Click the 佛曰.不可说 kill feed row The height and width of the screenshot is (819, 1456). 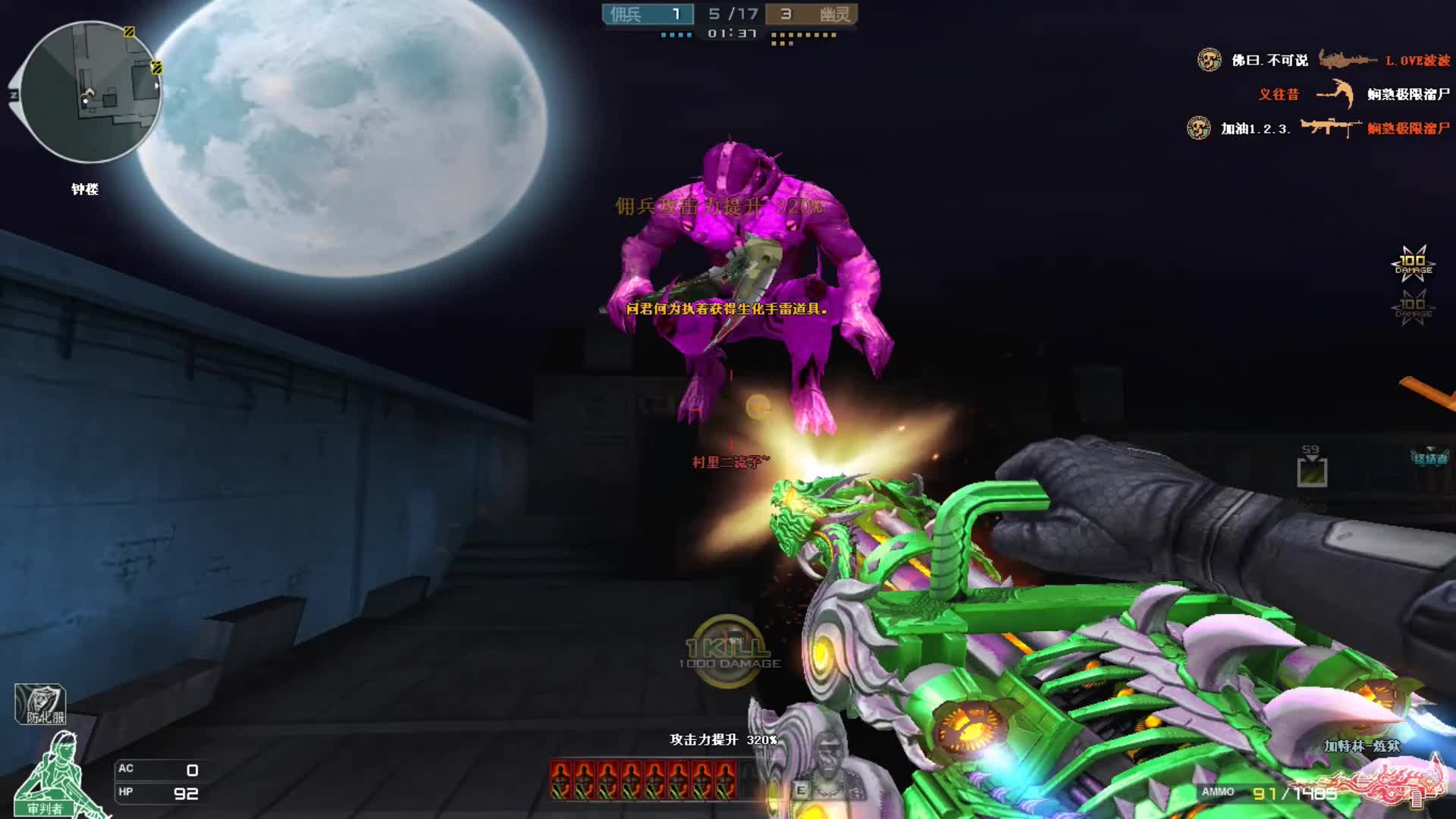tap(1323, 60)
